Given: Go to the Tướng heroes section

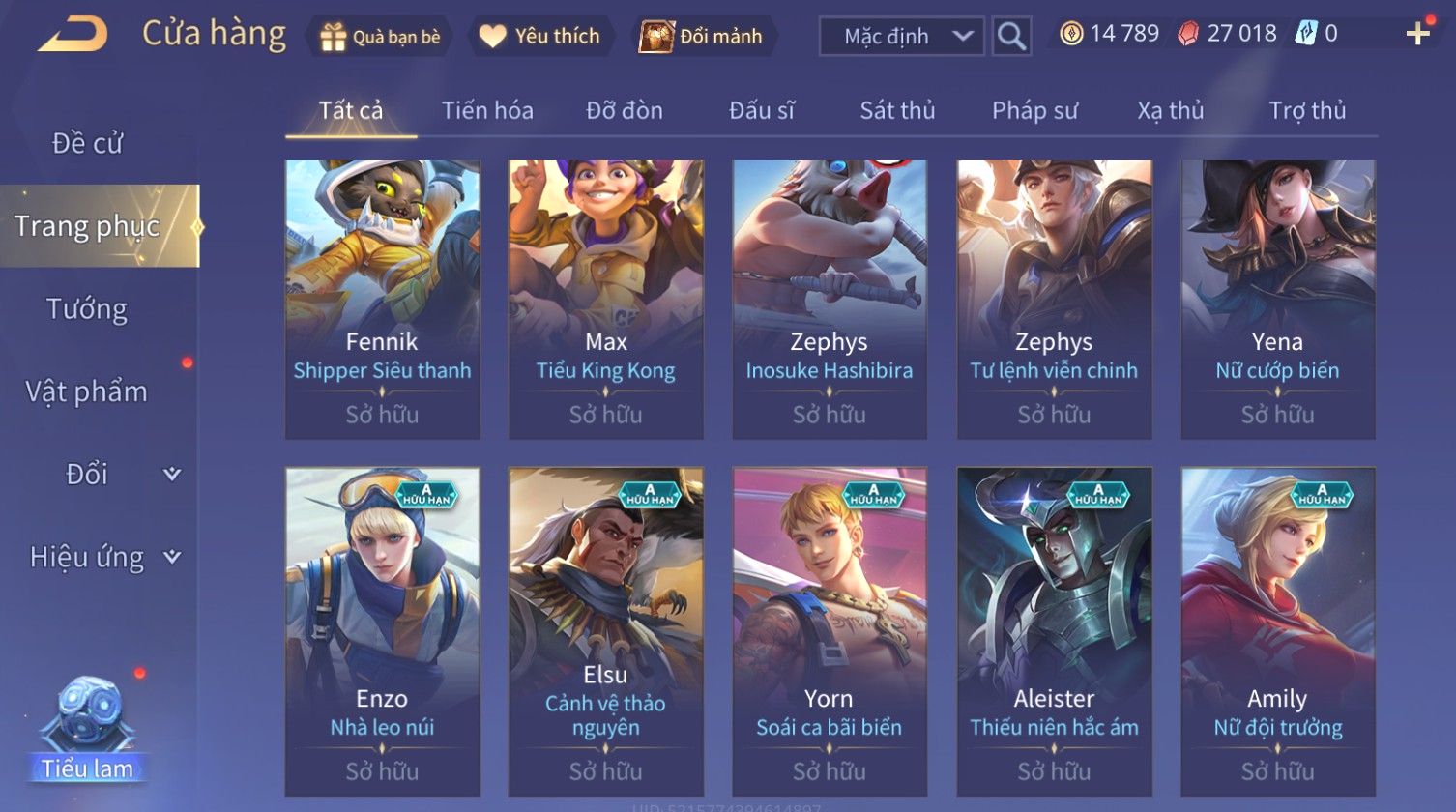Looking at the screenshot, I should tap(87, 309).
